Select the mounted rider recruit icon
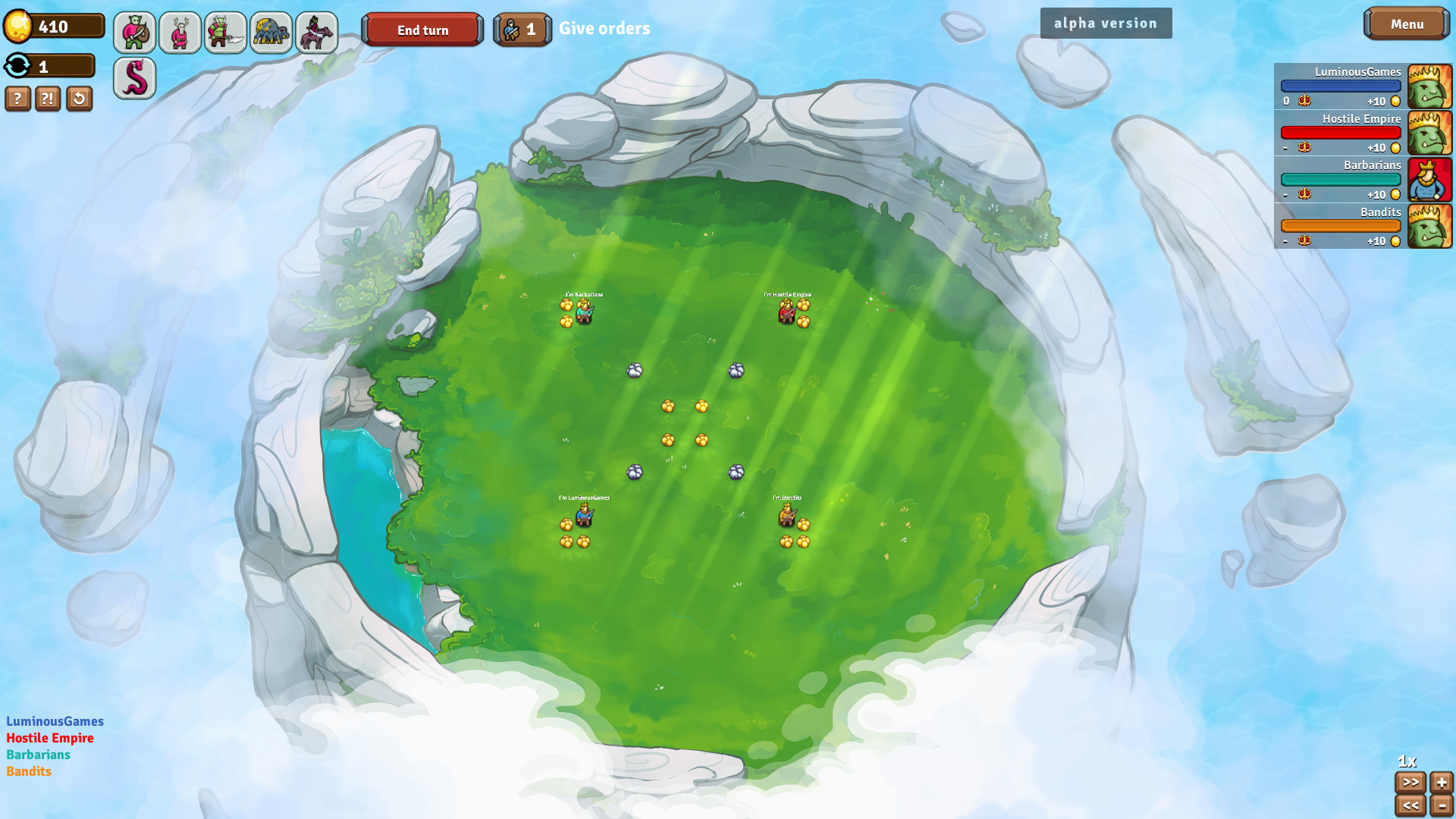Screen dimensions: 1456x819 tap(315, 32)
